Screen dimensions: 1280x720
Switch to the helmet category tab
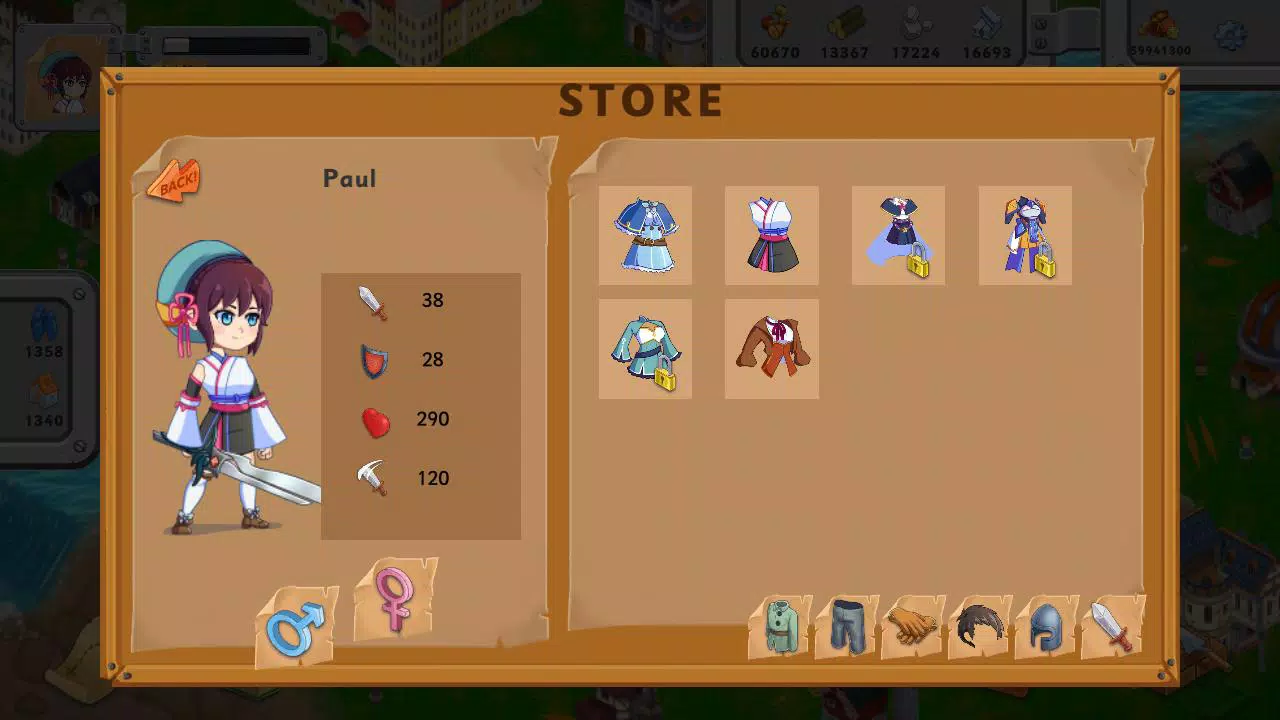[x=1044, y=627]
